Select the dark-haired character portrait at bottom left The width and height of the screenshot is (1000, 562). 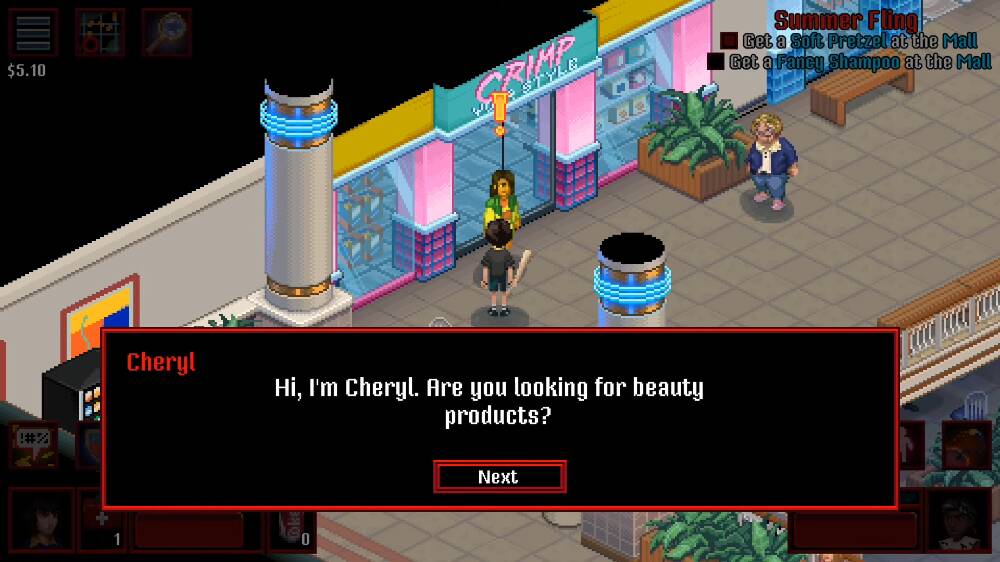[x=41, y=519]
